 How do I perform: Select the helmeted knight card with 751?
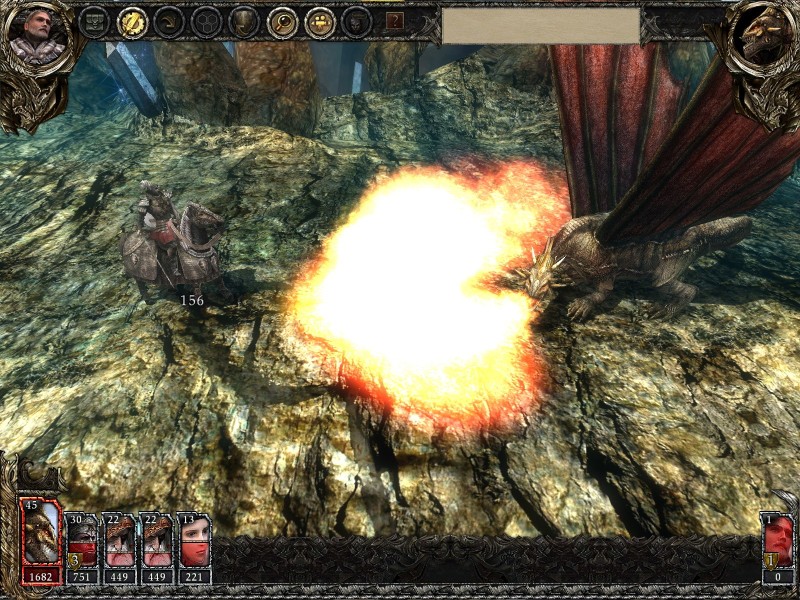point(81,547)
